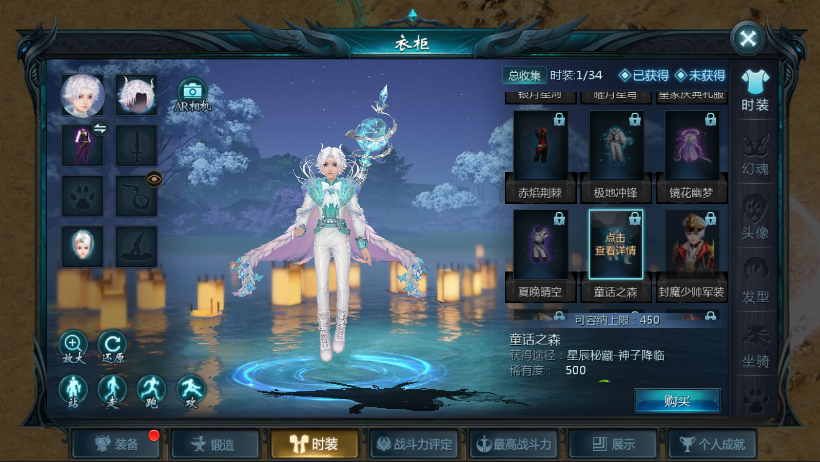Click the 总收集 collection button

point(524,75)
